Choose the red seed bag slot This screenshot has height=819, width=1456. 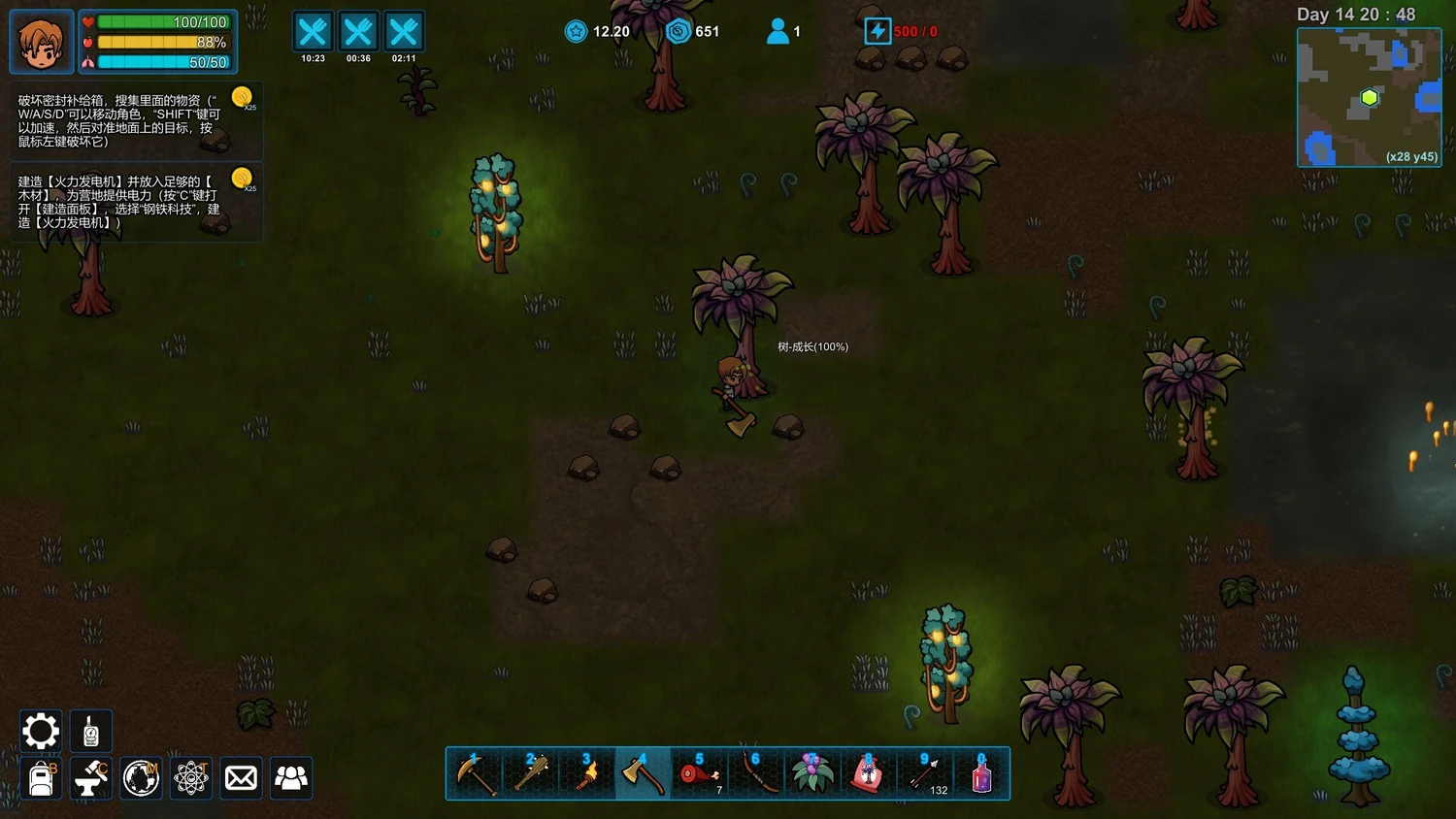(868, 774)
